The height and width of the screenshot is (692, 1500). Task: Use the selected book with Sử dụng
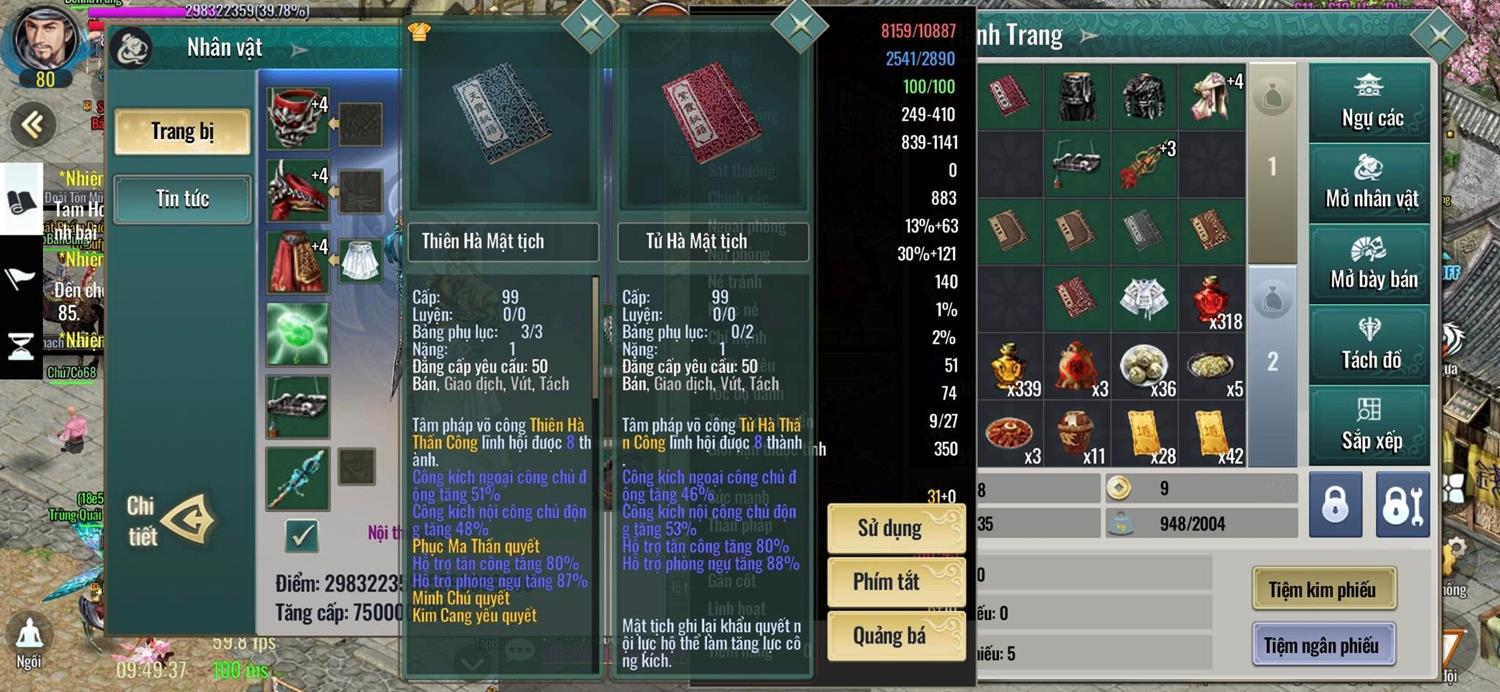[895, 528]
